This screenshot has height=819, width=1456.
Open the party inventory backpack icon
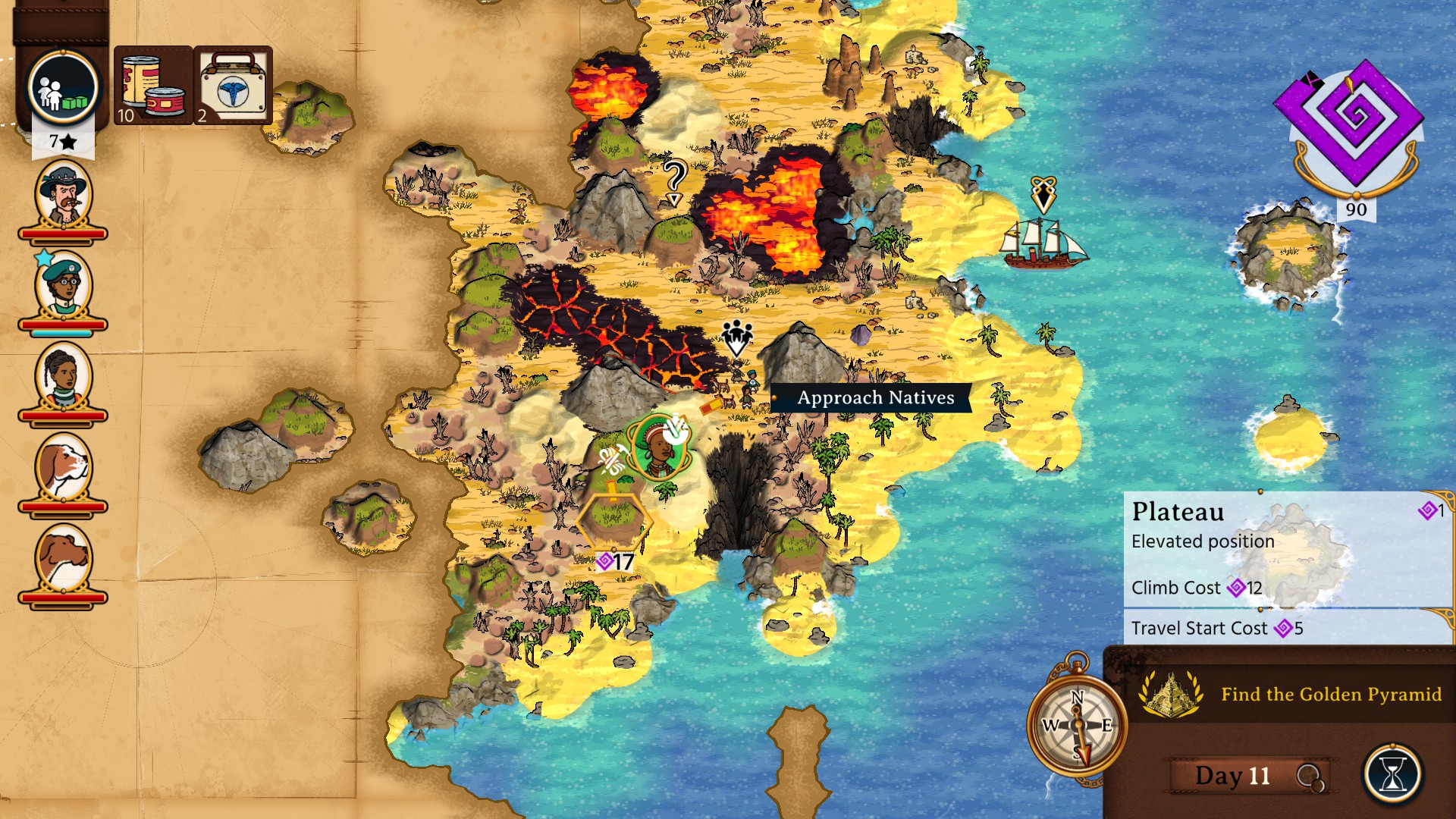[63, 88]
